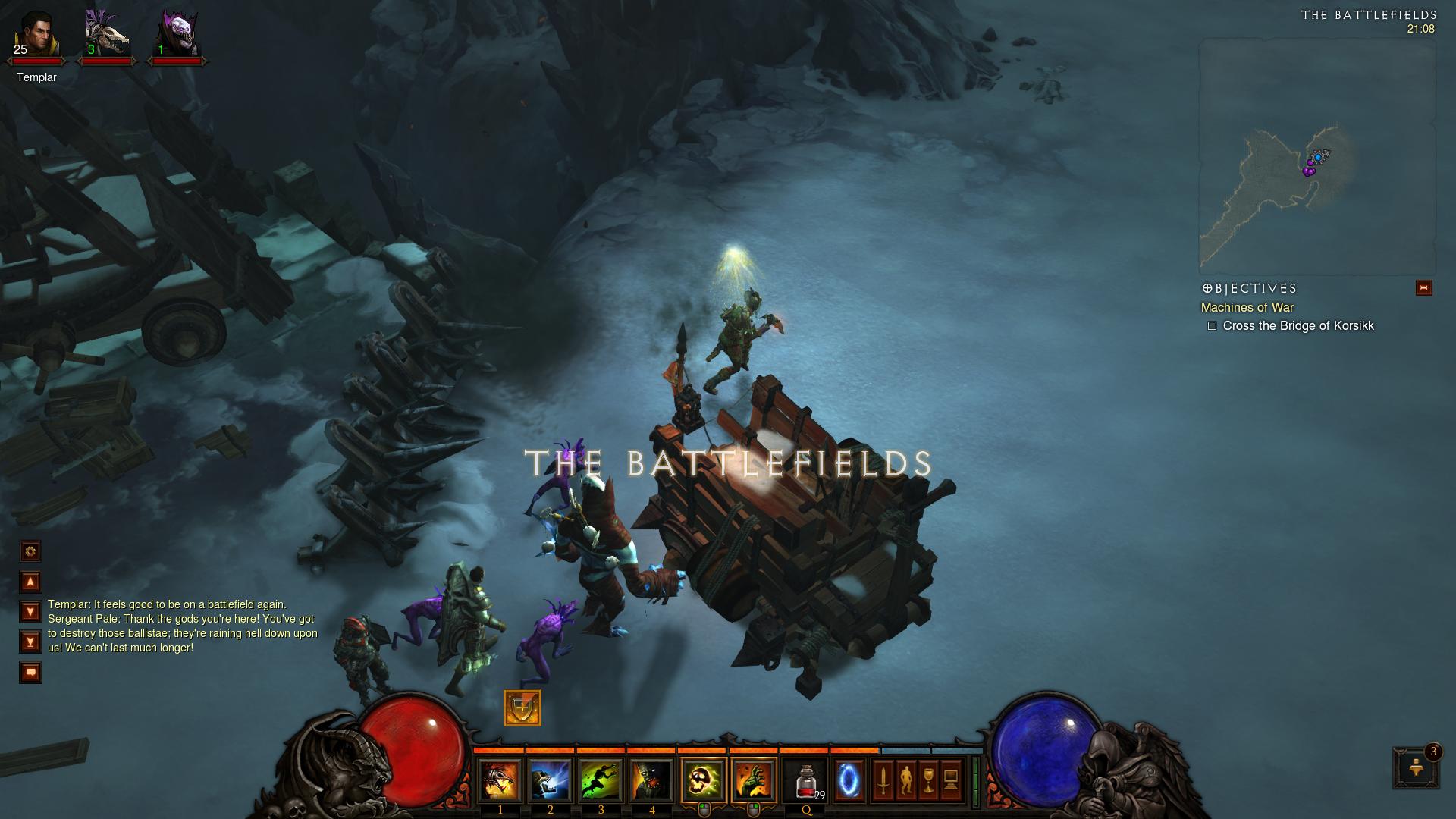Open the game menu computer icon
This screenshot has width=1456, height=819.
tap(951, 780)
